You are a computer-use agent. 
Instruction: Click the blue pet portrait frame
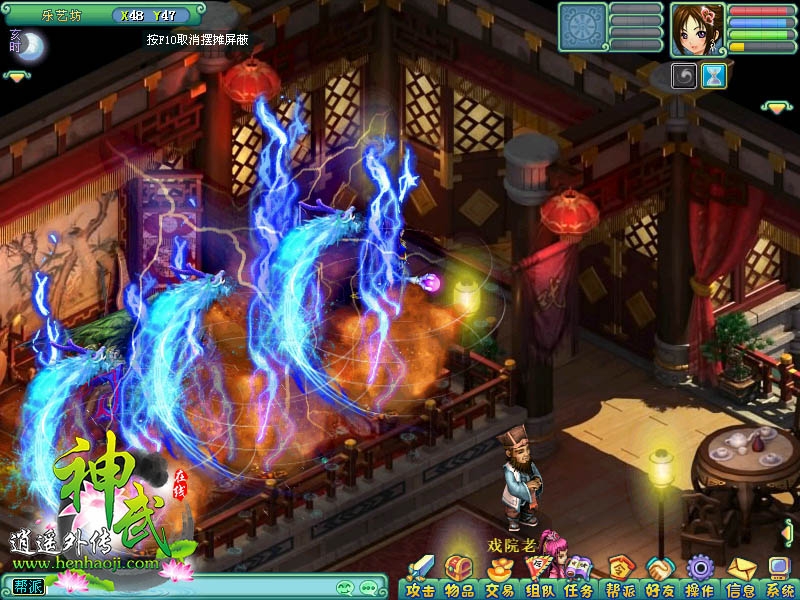[583, 27]
